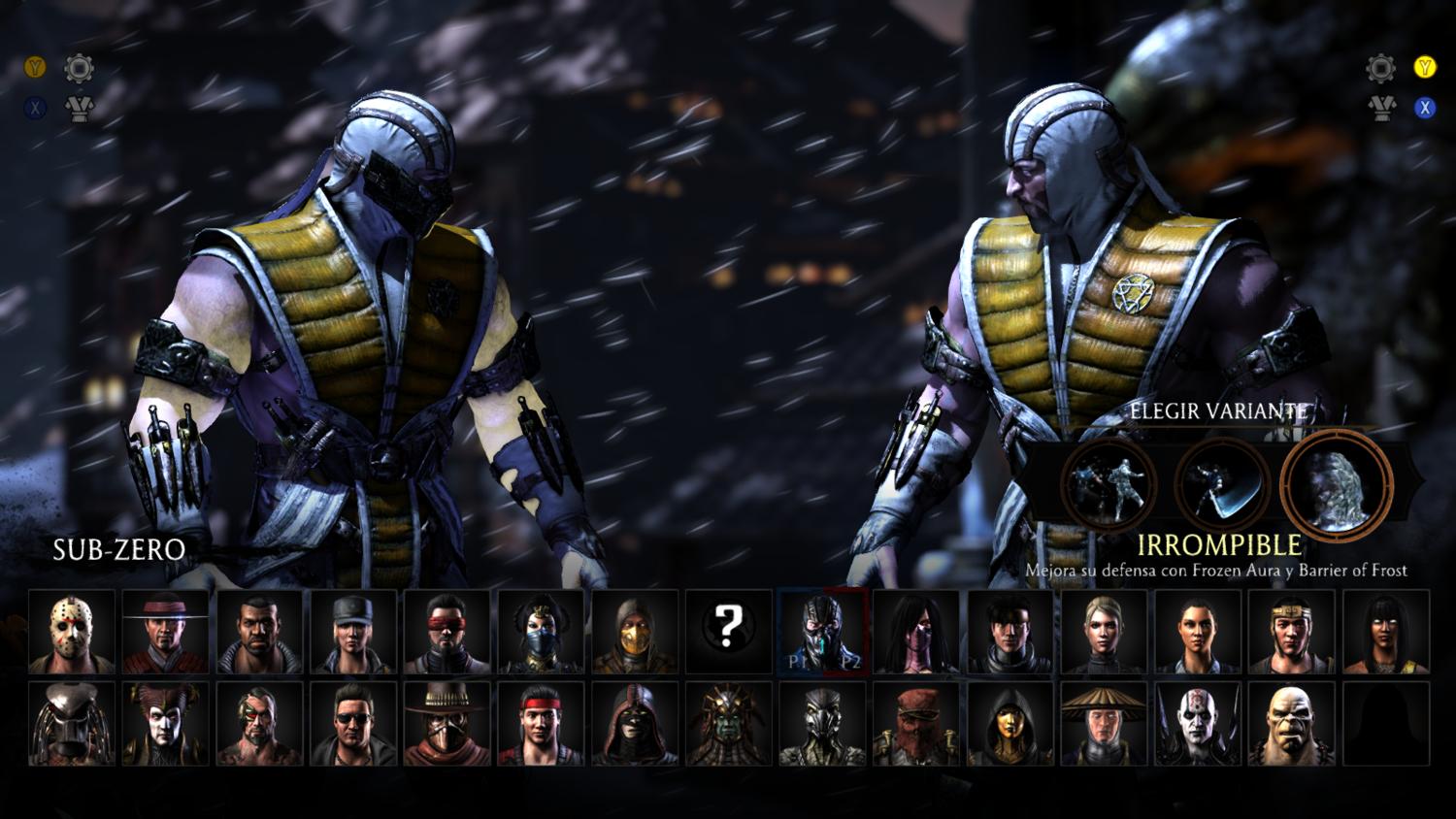Select the first Sub-Zero variant icon
The width and height of the screenshot is (1456, 819).
click(x=1109, y=483)
